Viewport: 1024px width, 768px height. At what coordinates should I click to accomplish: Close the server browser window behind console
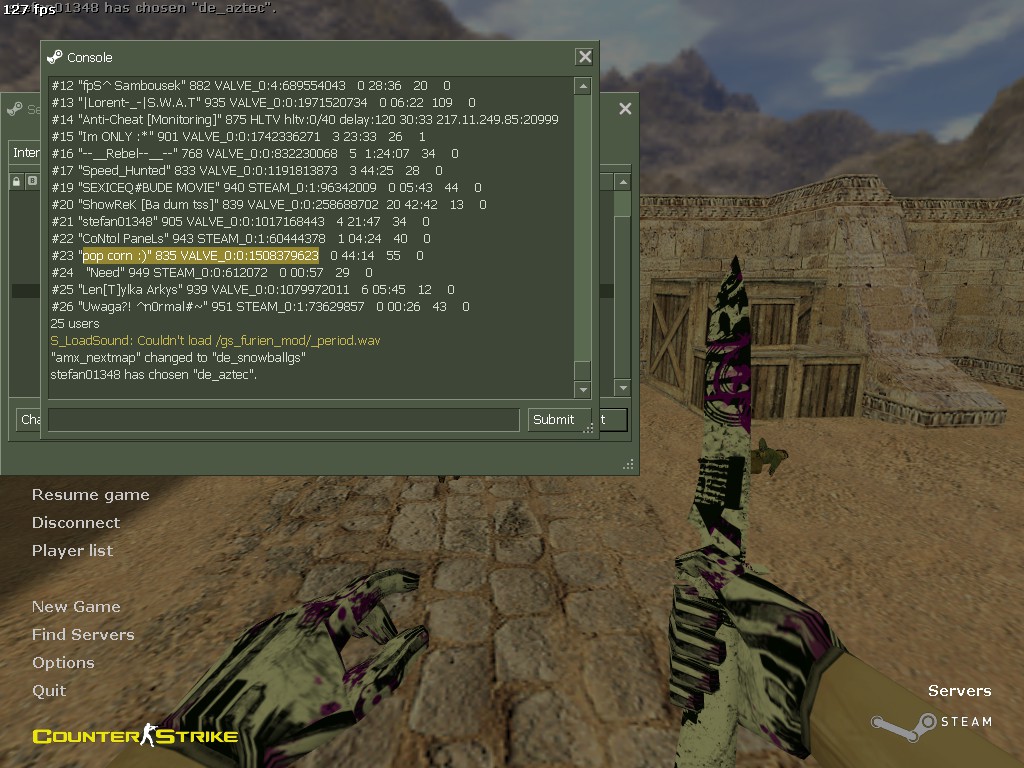625,109
